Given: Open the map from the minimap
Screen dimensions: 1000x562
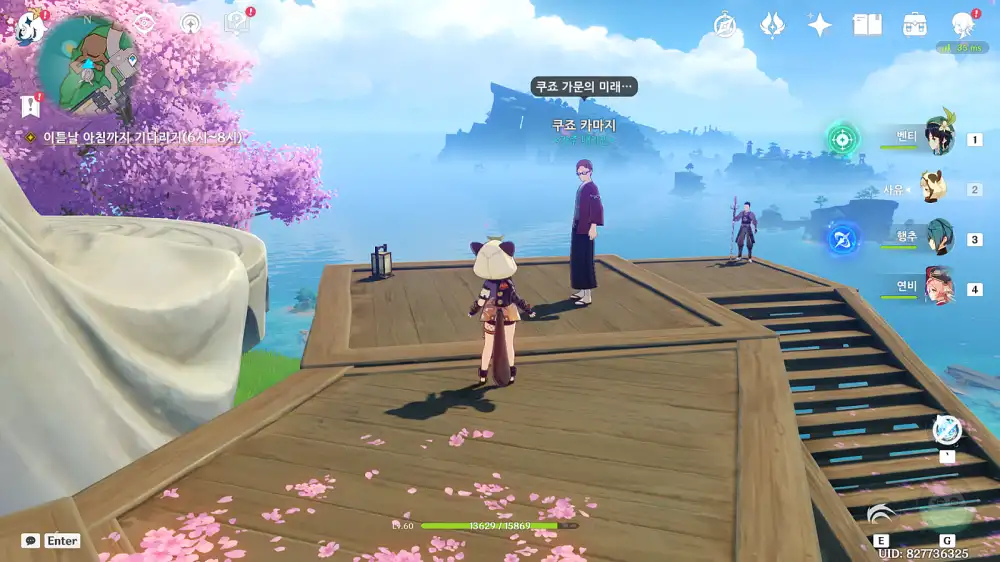Looking at the screenshot, I should 87,62.
